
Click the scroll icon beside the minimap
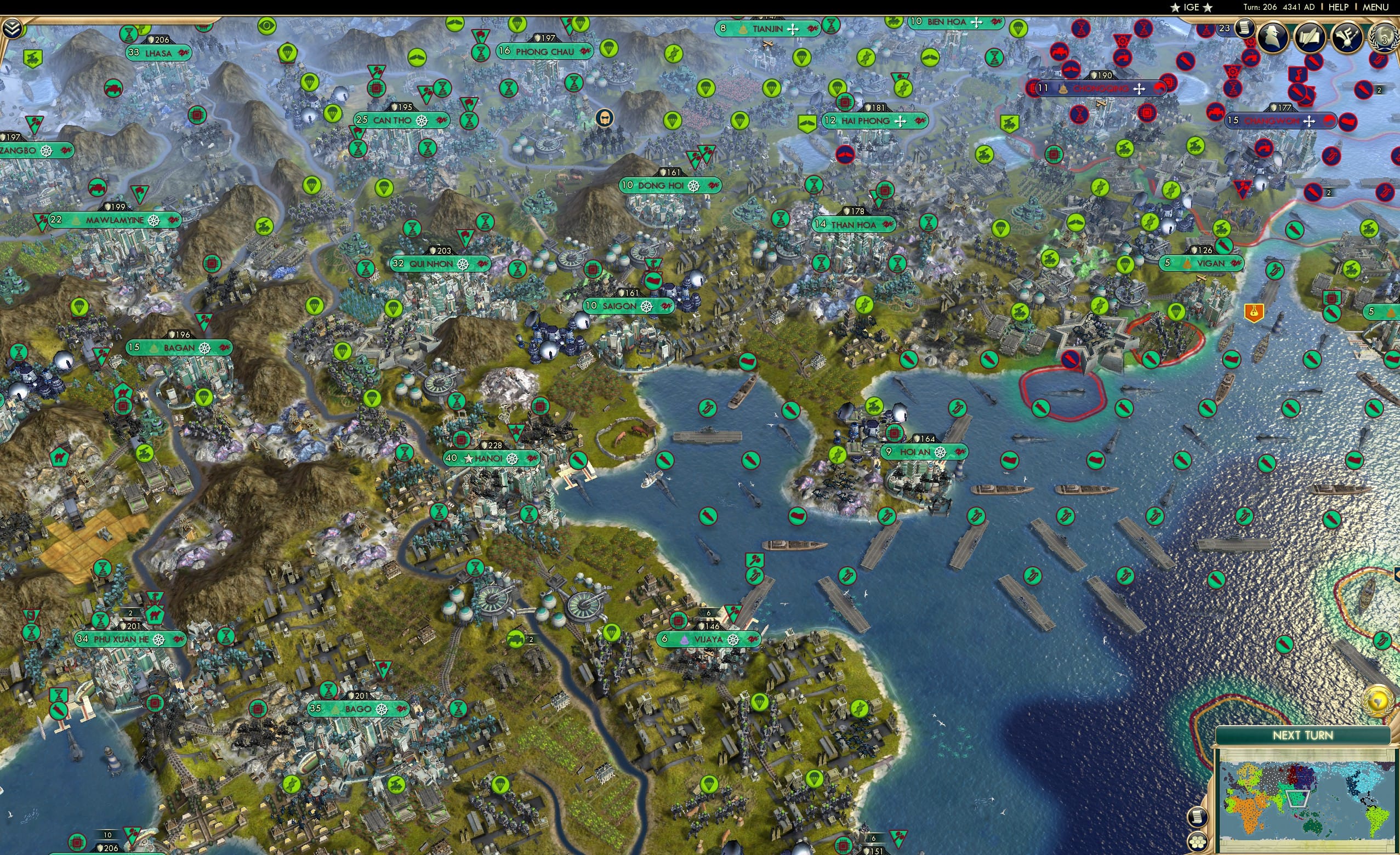point(1198,817)
